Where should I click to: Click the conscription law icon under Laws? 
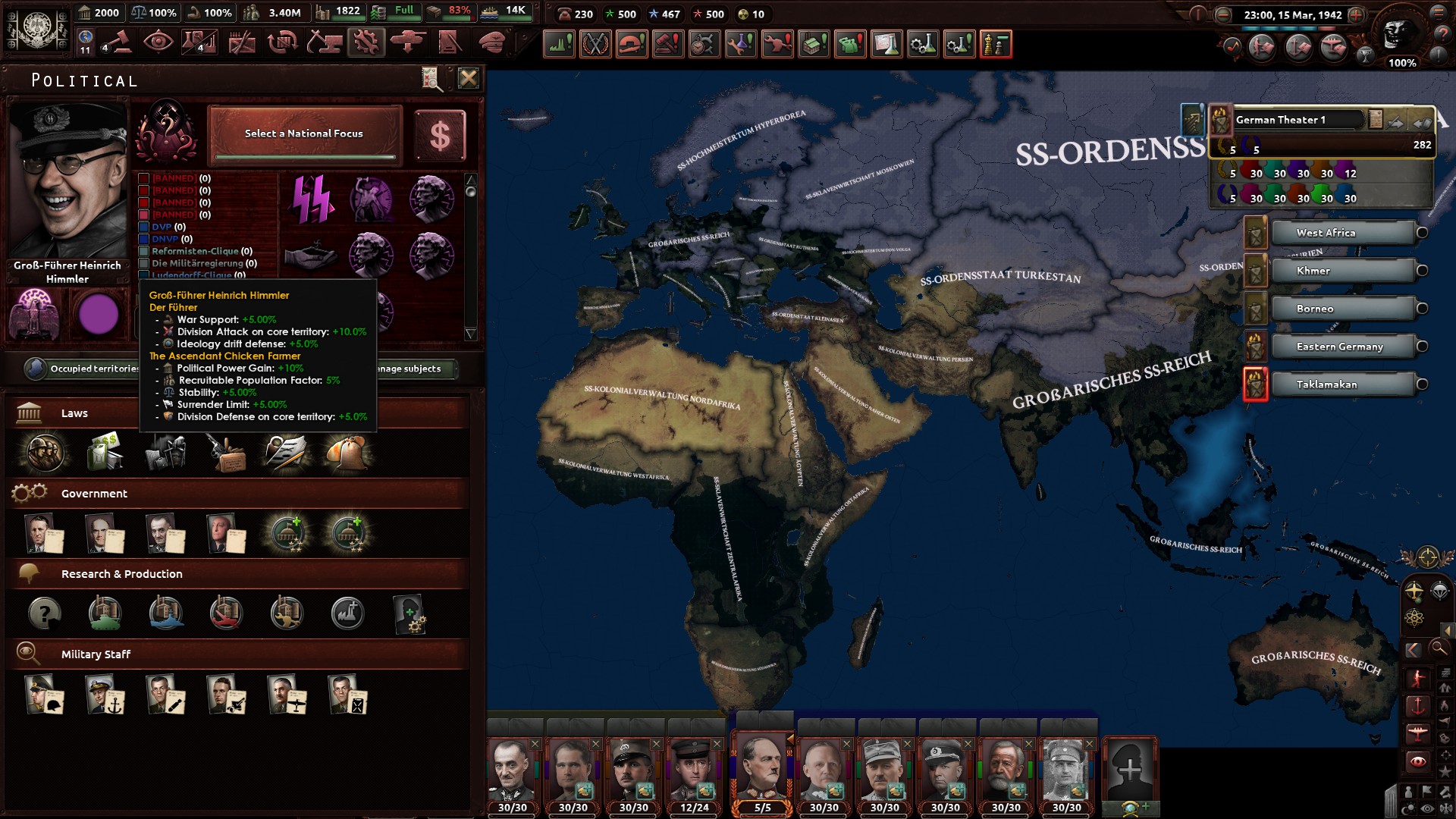click(45, 453)
